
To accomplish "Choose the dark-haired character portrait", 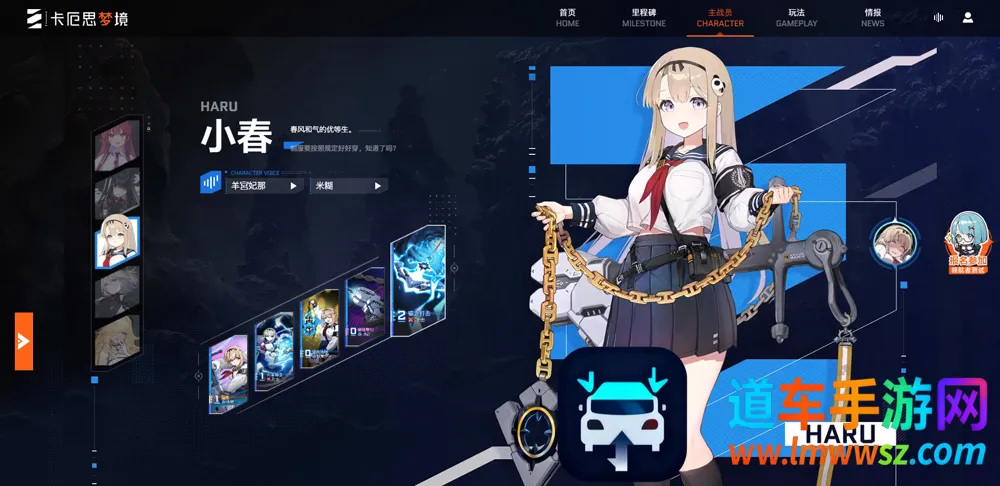I will [x=116, y=195].
